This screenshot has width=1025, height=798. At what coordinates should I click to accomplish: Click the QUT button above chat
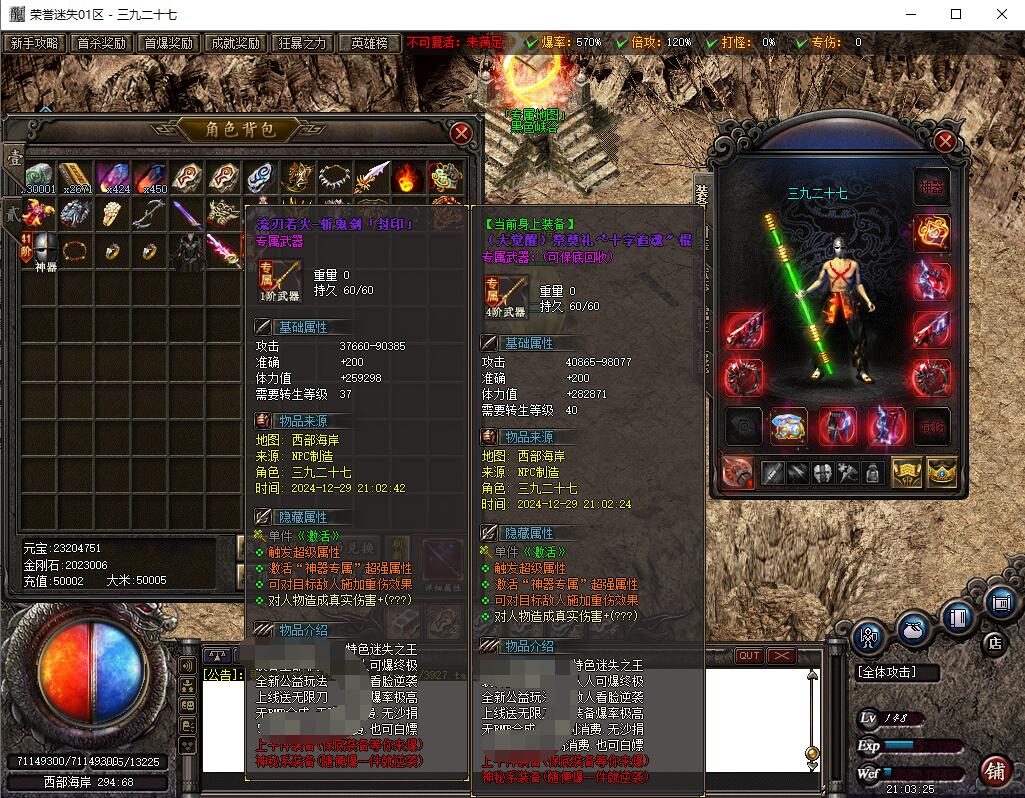tap(748, 656)
